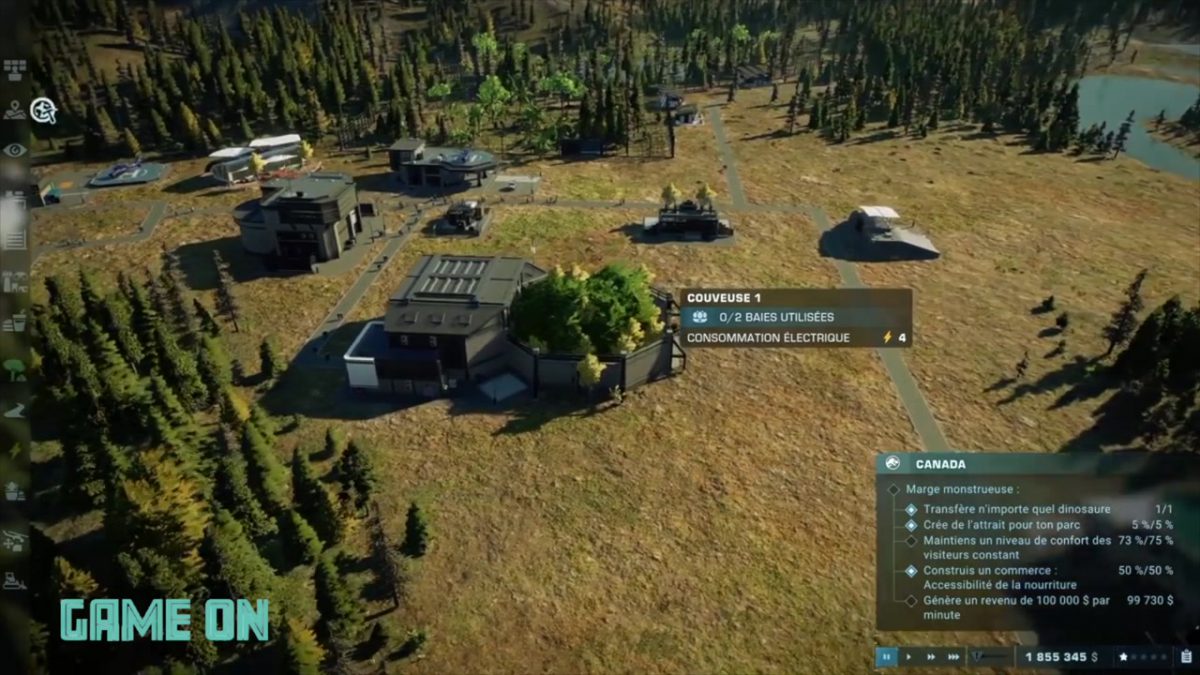
Task: Set game speed to double fast-forward
Action: click(x=931, y=657)
